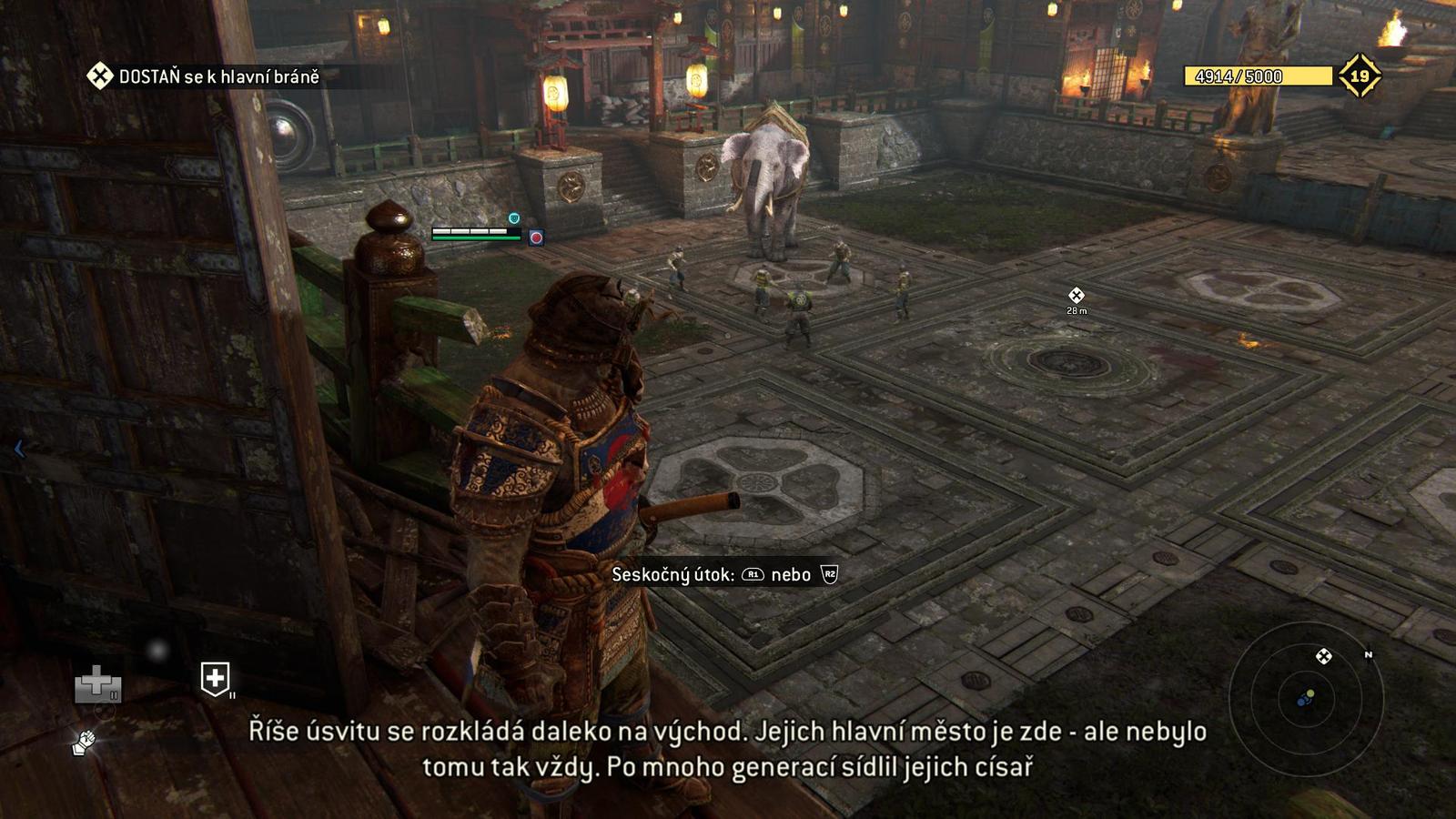The width and height of the screenshot is (1456, 819).
Task: Select the red throwable icon beside the stamina bar
Action: coord(537,238)
